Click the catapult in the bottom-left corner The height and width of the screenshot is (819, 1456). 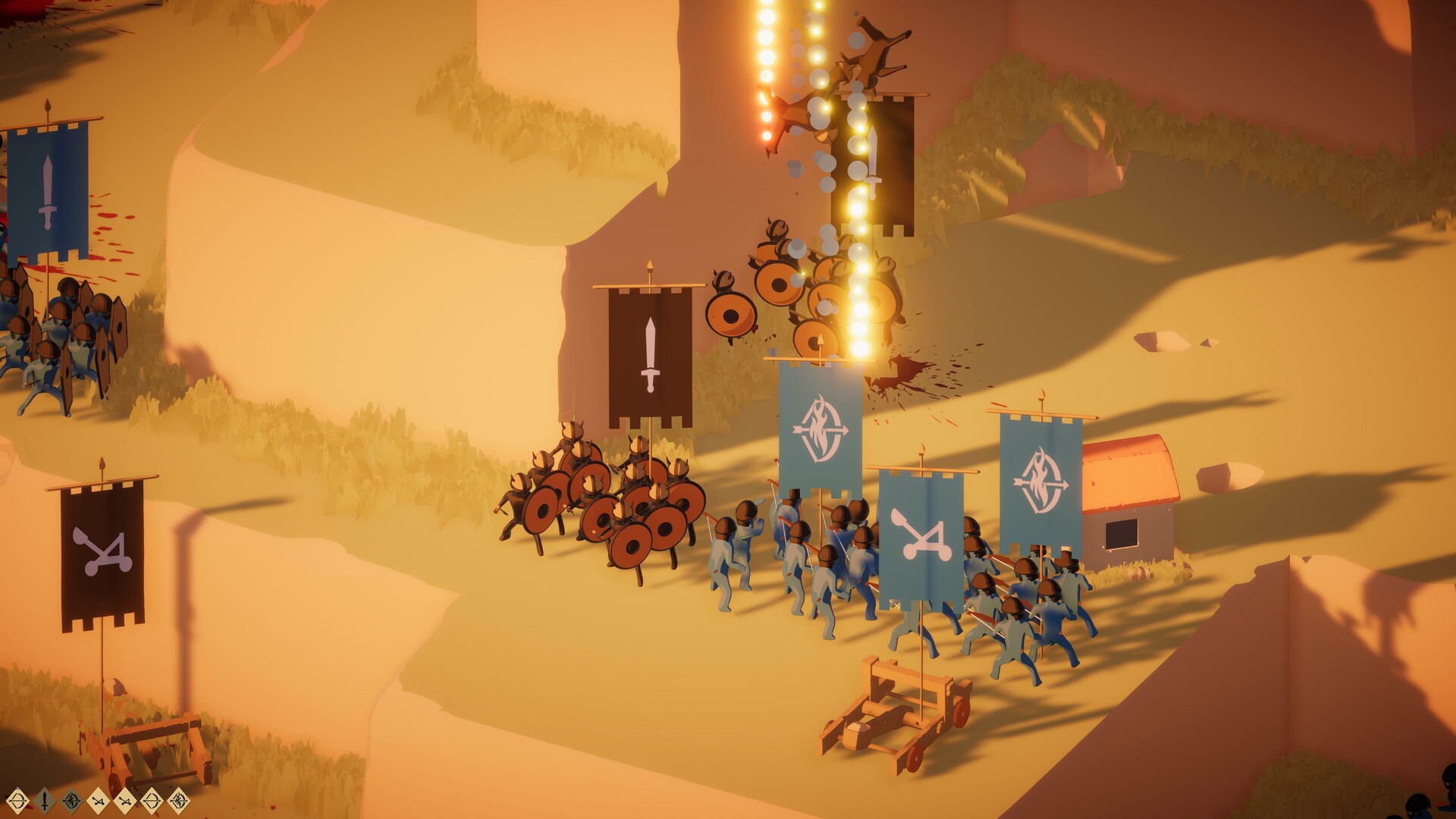tap(152, 751)
